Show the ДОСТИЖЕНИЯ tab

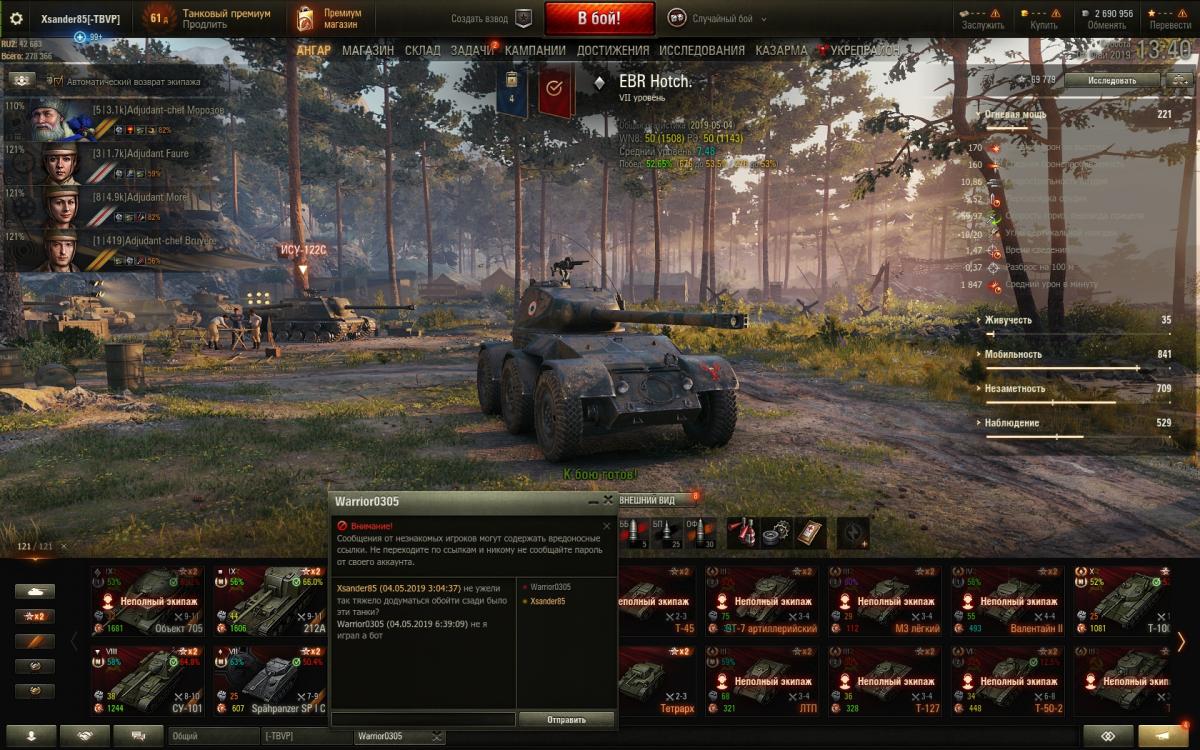pos(612,50)
